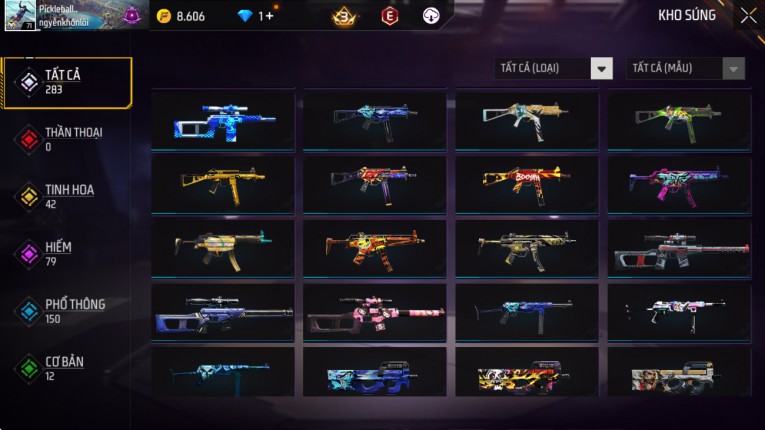This screenshot has width=765, height=430.
Task: Pick the pink floral sniper rifle skin
Action: pyautogui.click(x=375, y=312)
